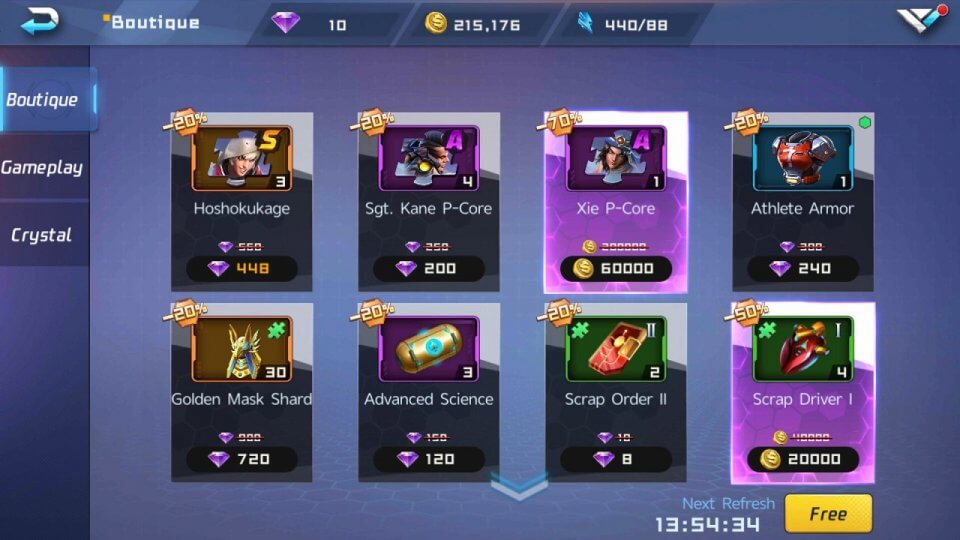Show more items with the down chevron
Screen dimensions: 960x540
point(520,487)
